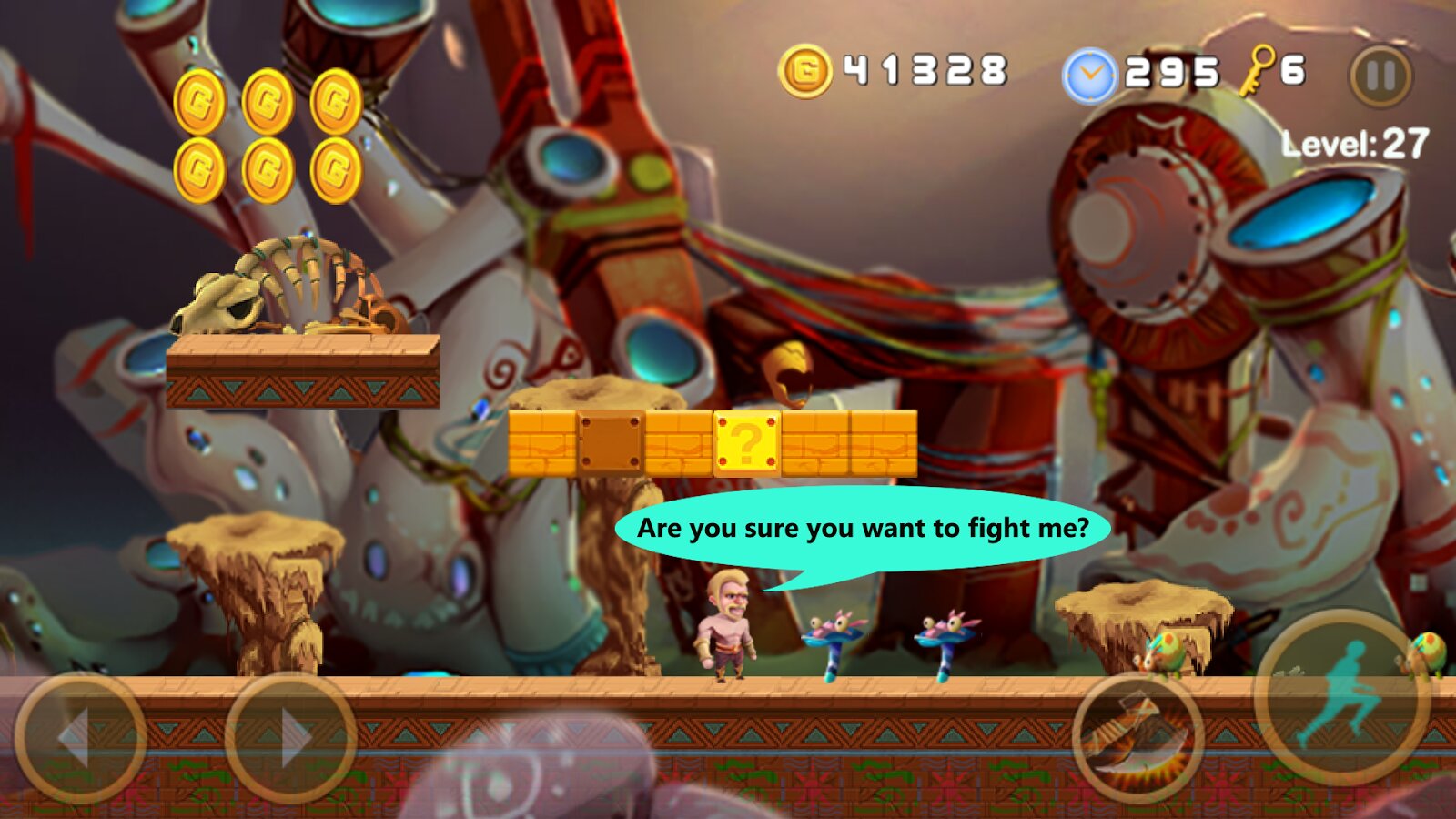Jump using the running figure button

[1341, 697]
